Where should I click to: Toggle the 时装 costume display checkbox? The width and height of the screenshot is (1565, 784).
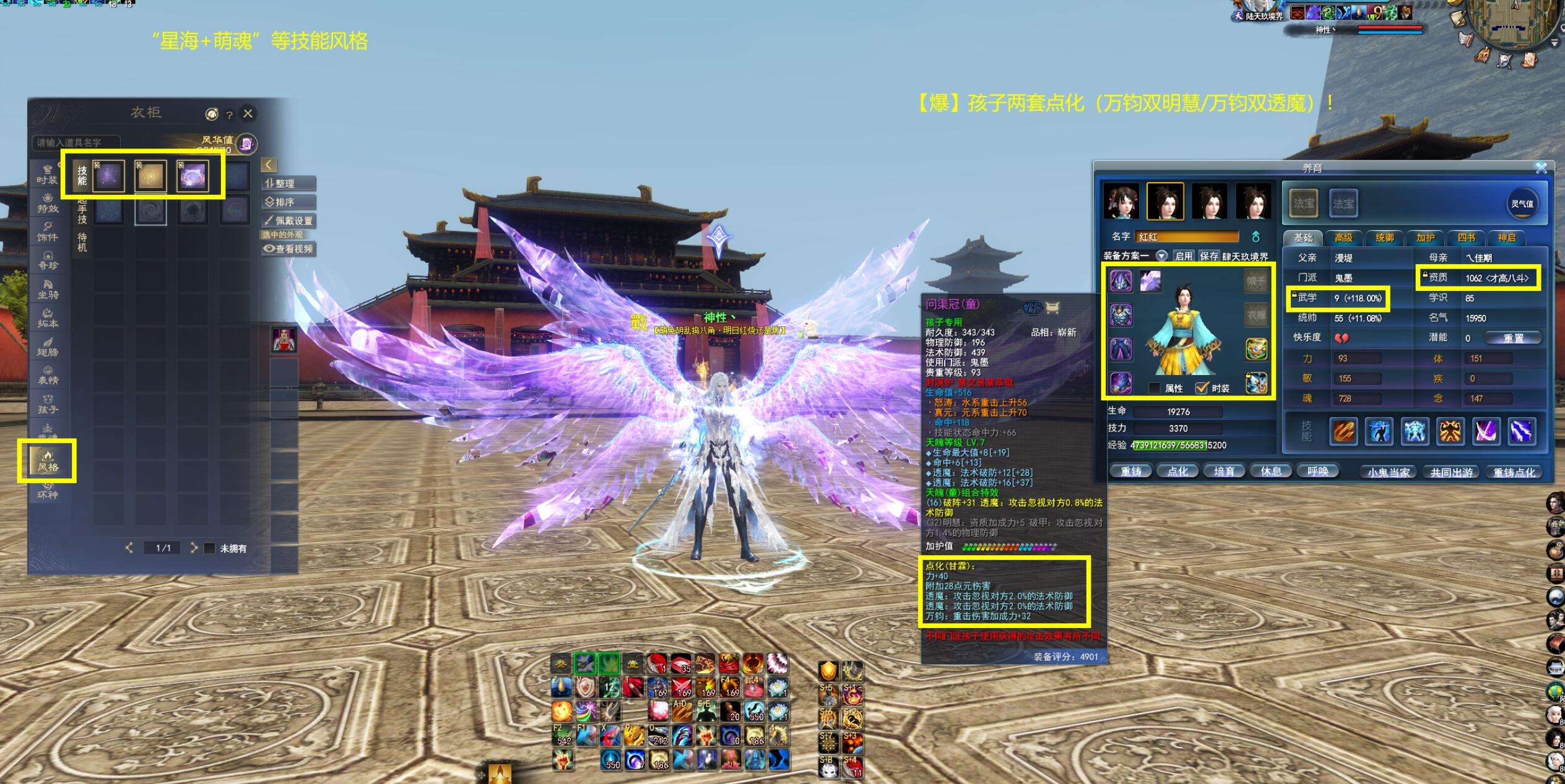coord(1202,388)
